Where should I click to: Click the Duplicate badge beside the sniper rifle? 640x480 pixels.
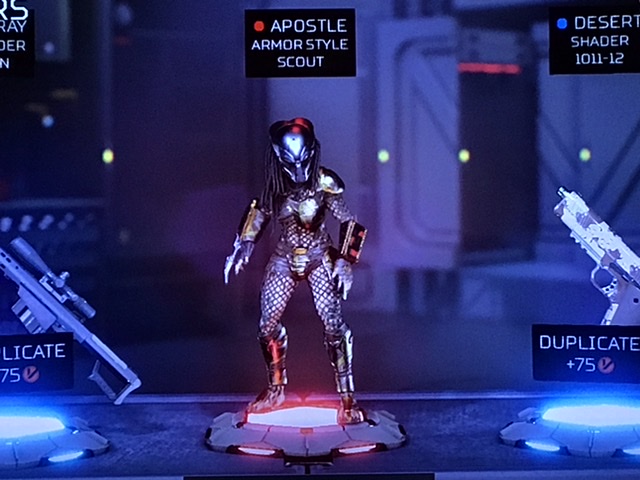(x=35, y=362)
